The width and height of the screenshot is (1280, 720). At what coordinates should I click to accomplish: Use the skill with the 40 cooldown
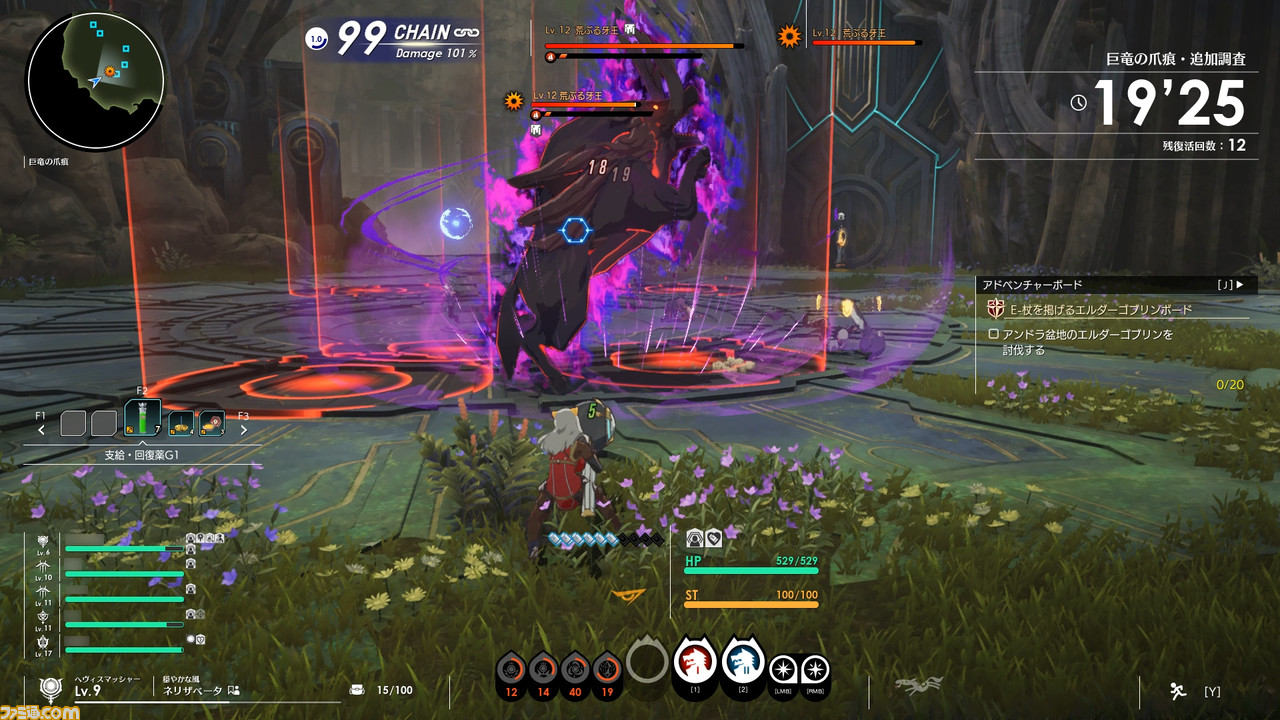pos(574,670)
